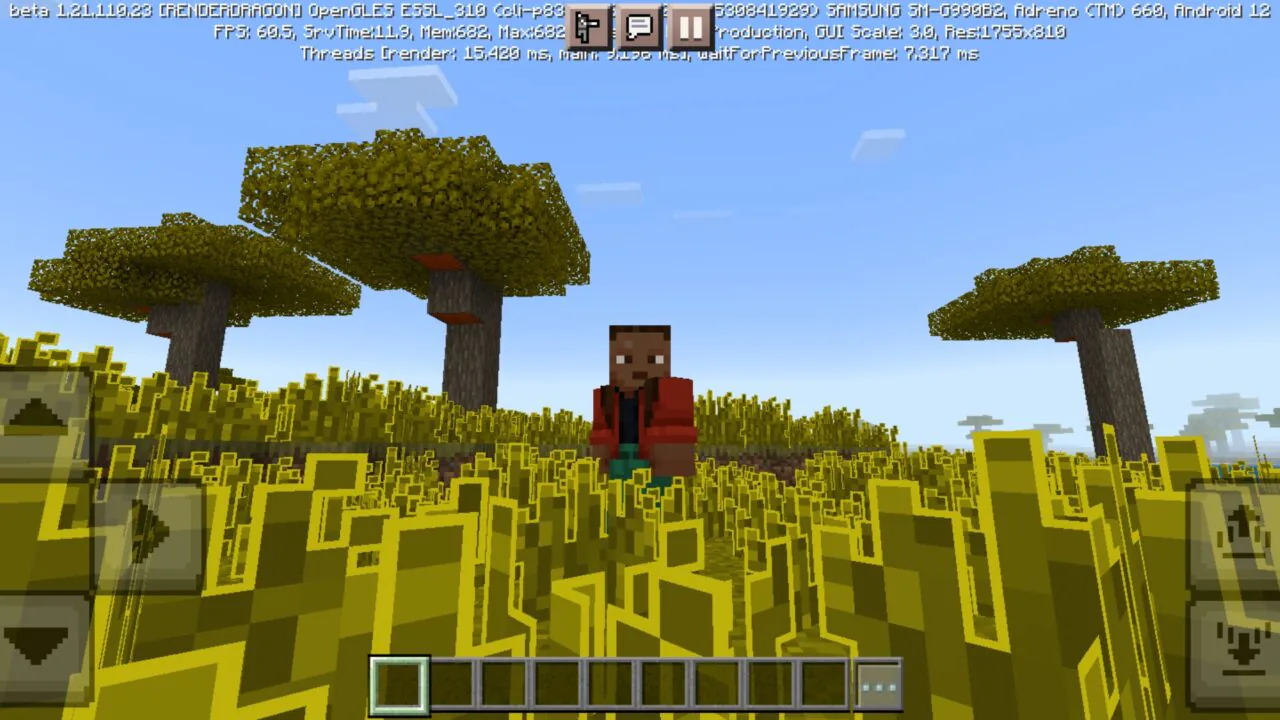Image resolution: width=1280 pixels, height=720 pixels.
Task: Select the first hotbar slot
Action: (398, 684)
